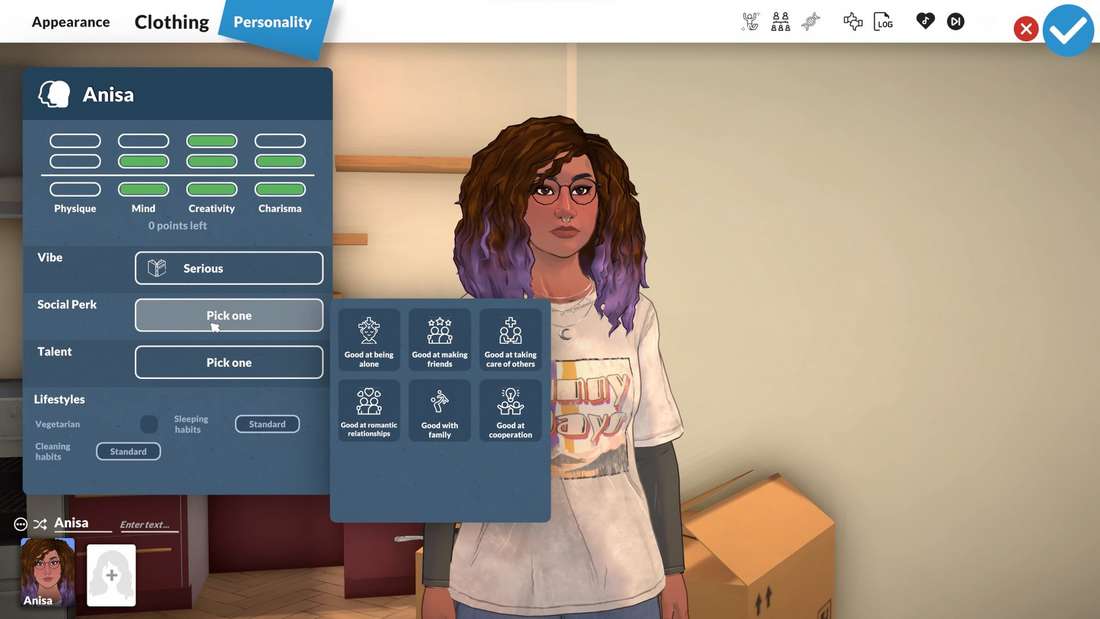Open the Clothing tab
Viewport: 1100px width, 619px height.
[172, 22]
